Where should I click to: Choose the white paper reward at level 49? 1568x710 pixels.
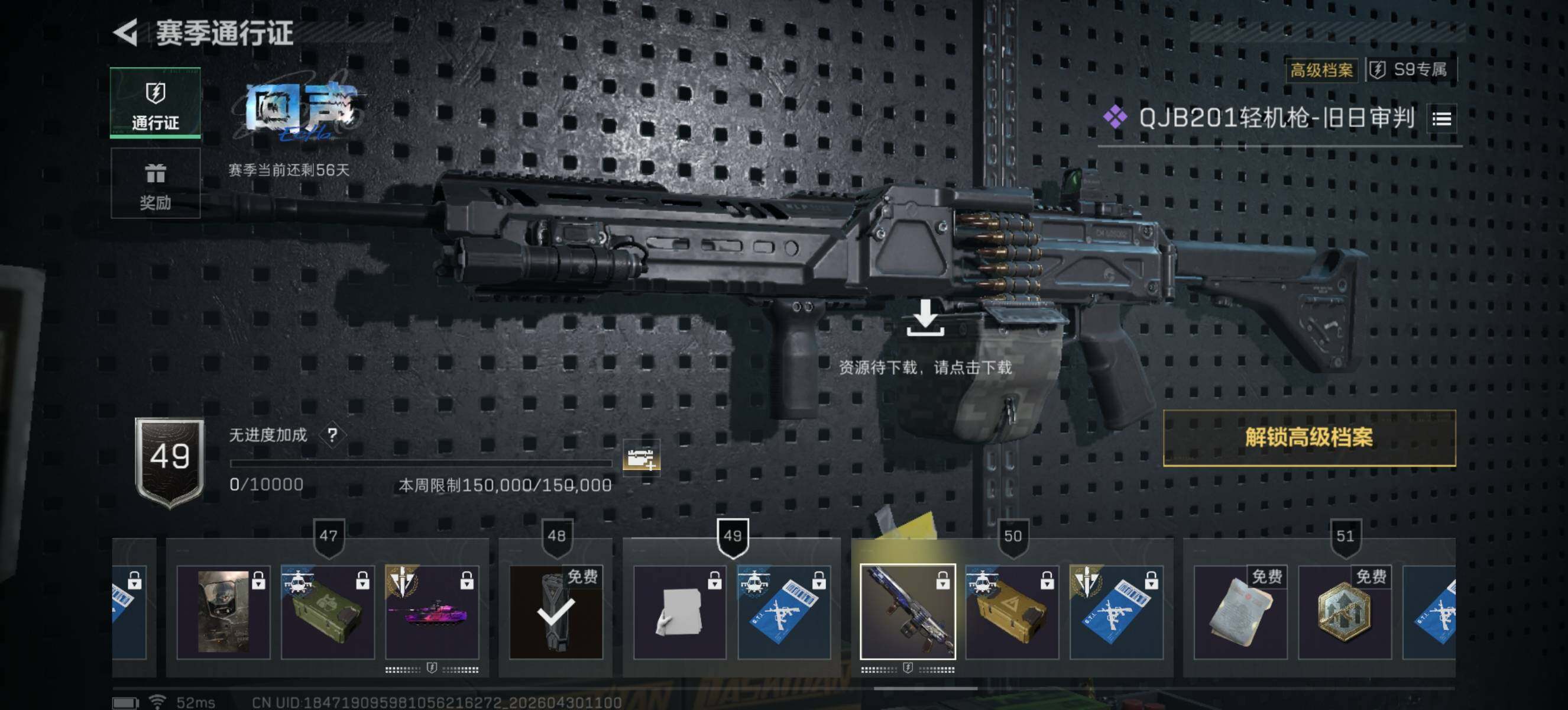[x=680, y=612]
